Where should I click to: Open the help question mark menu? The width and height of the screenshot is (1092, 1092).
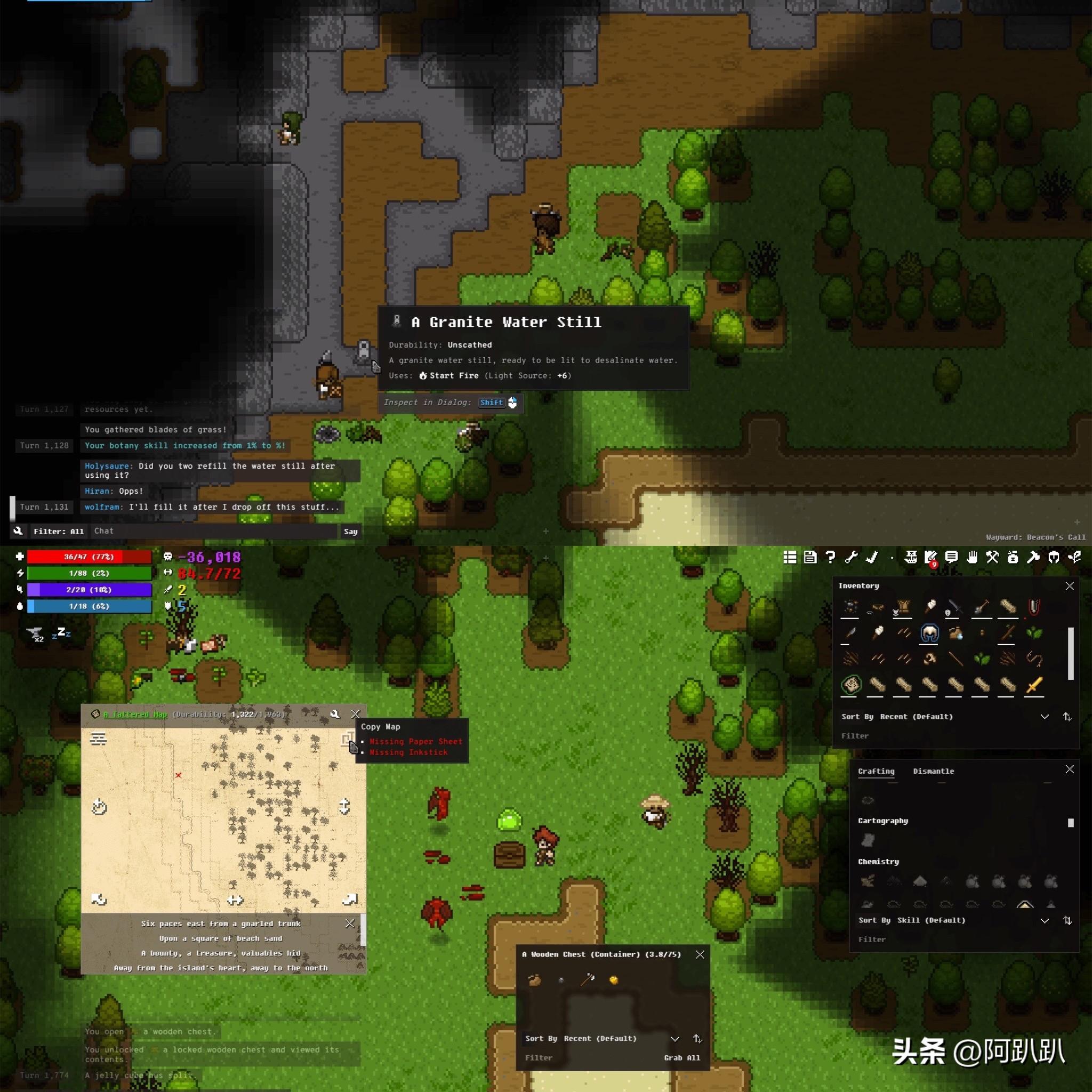pyautogui.click(x=830, y=557)
